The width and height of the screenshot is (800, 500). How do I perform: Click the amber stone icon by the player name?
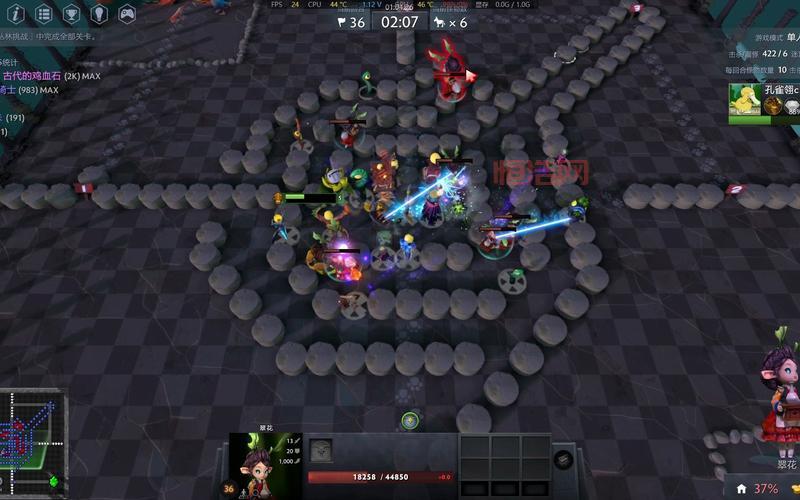point(773,107)
